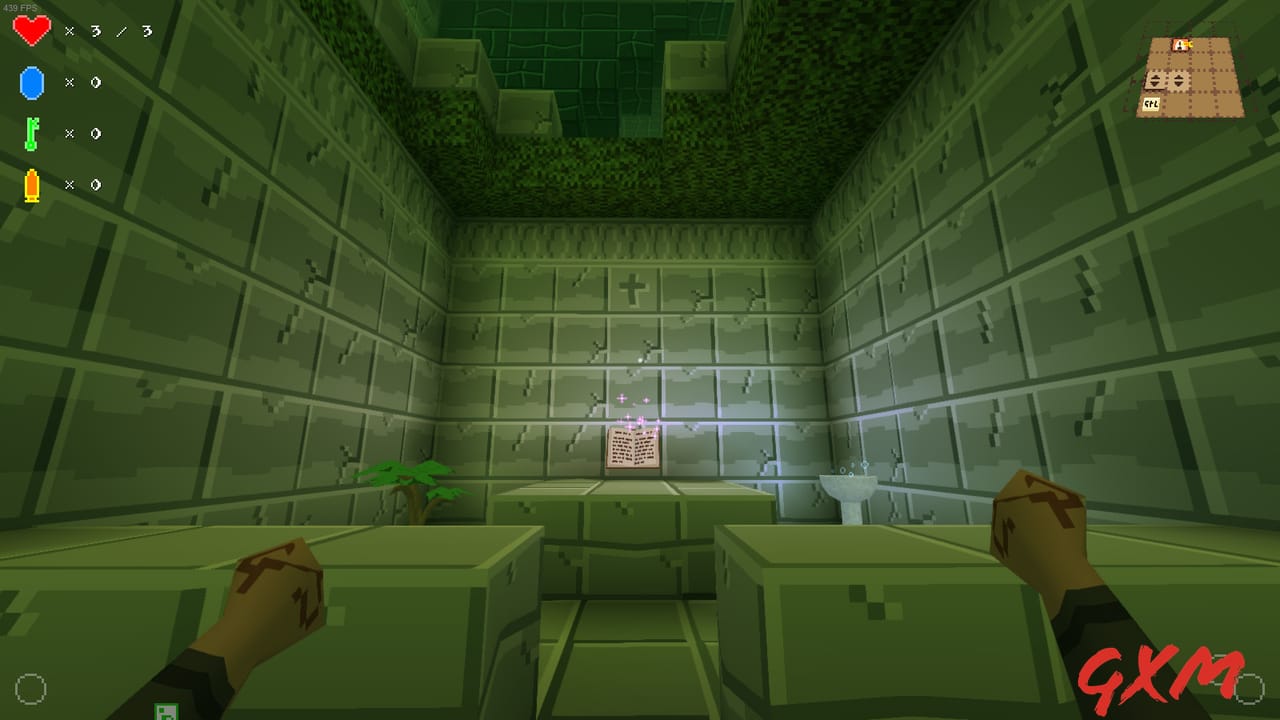Image resolution: width=1280 pixels, height=720 pixels.
Task: Toggle the bottom-left circular control button
Action: [31, 689]
